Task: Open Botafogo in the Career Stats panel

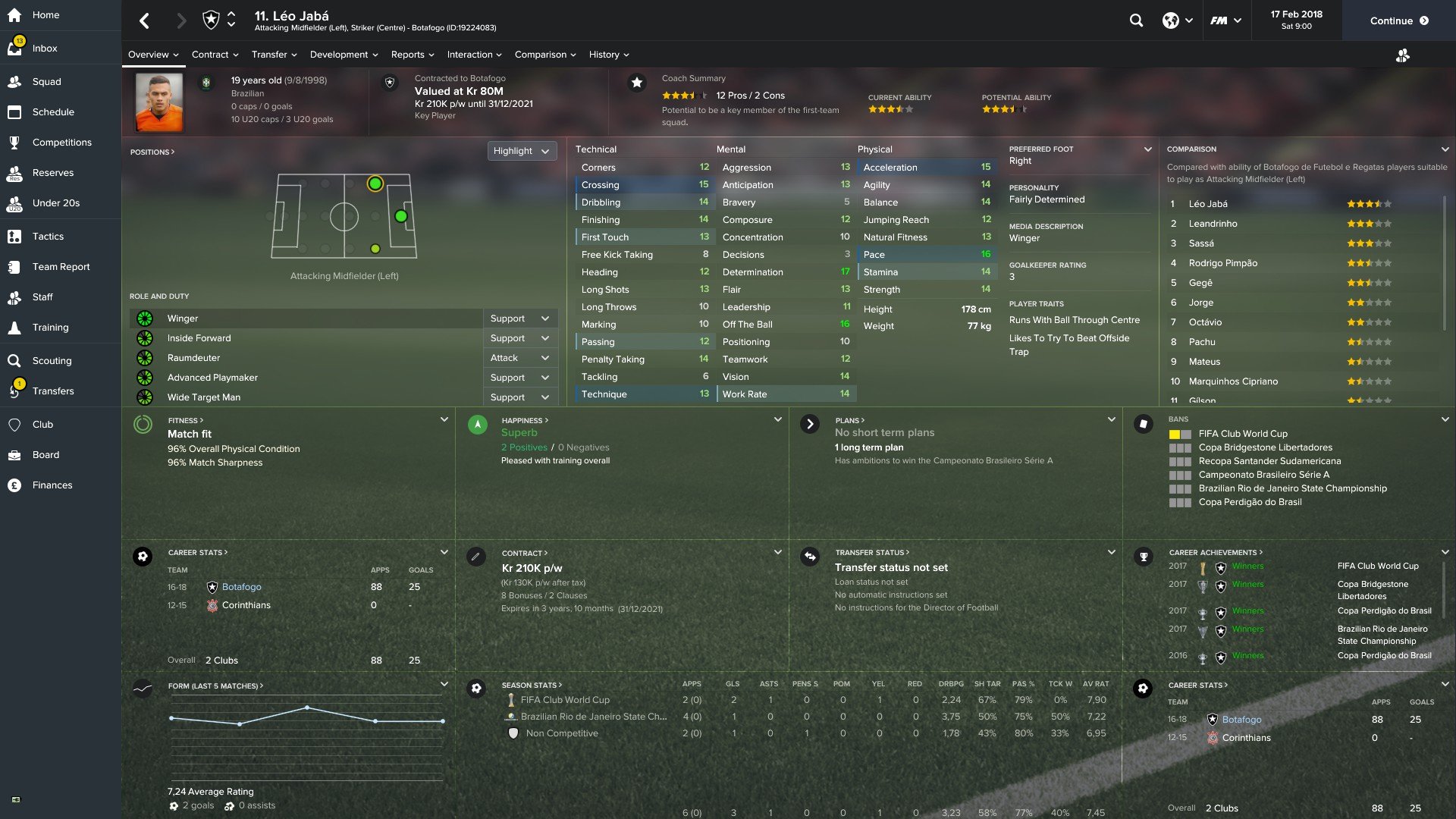Action: click(x=241, y=587)
